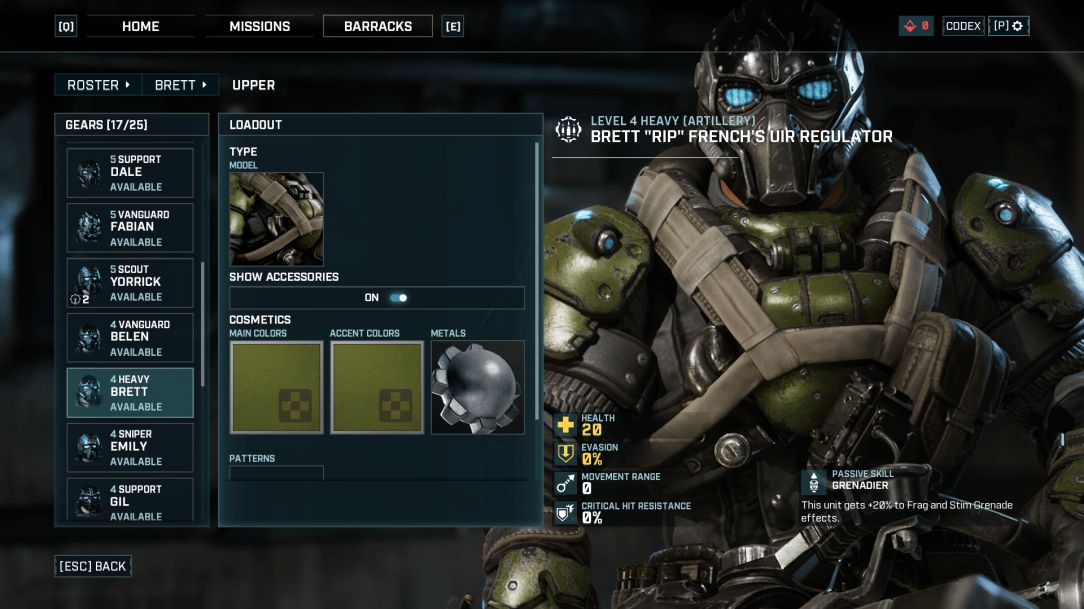Viewport: 1084px width, 609px height.
Task: Select the Barracks tab
Action: pyautogui.click(x=378, y=26)
